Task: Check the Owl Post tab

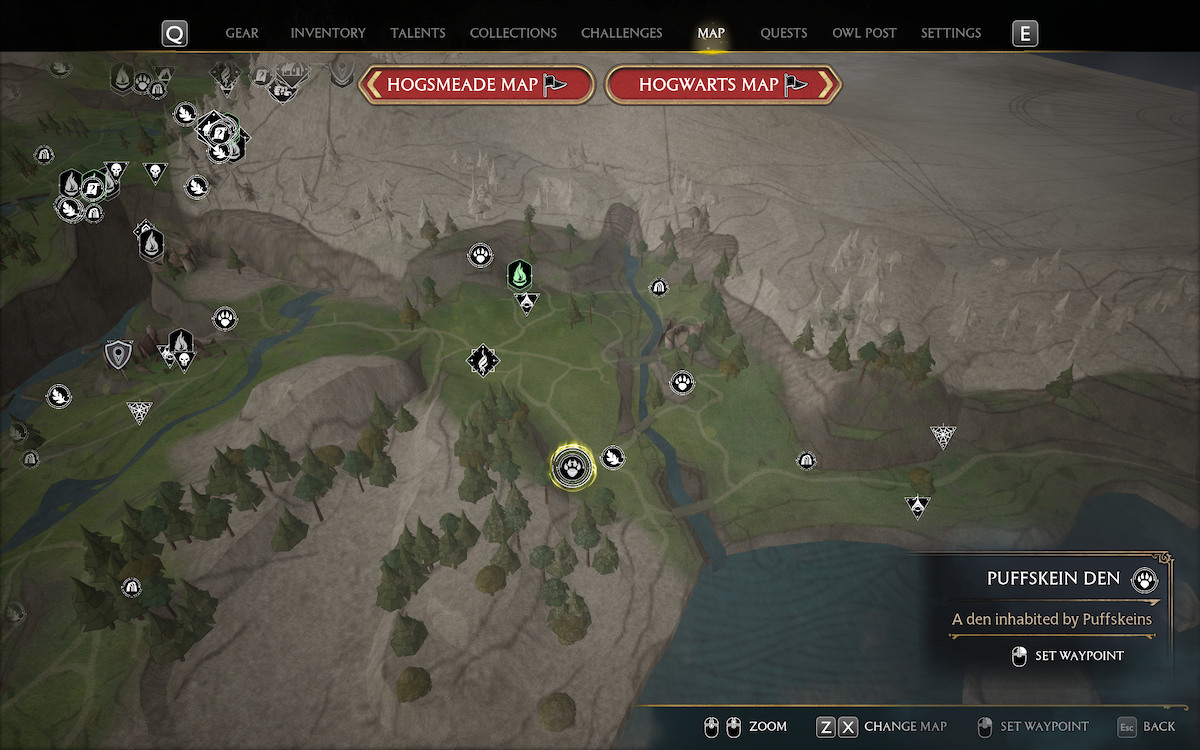Action: [x=864, y=33]
